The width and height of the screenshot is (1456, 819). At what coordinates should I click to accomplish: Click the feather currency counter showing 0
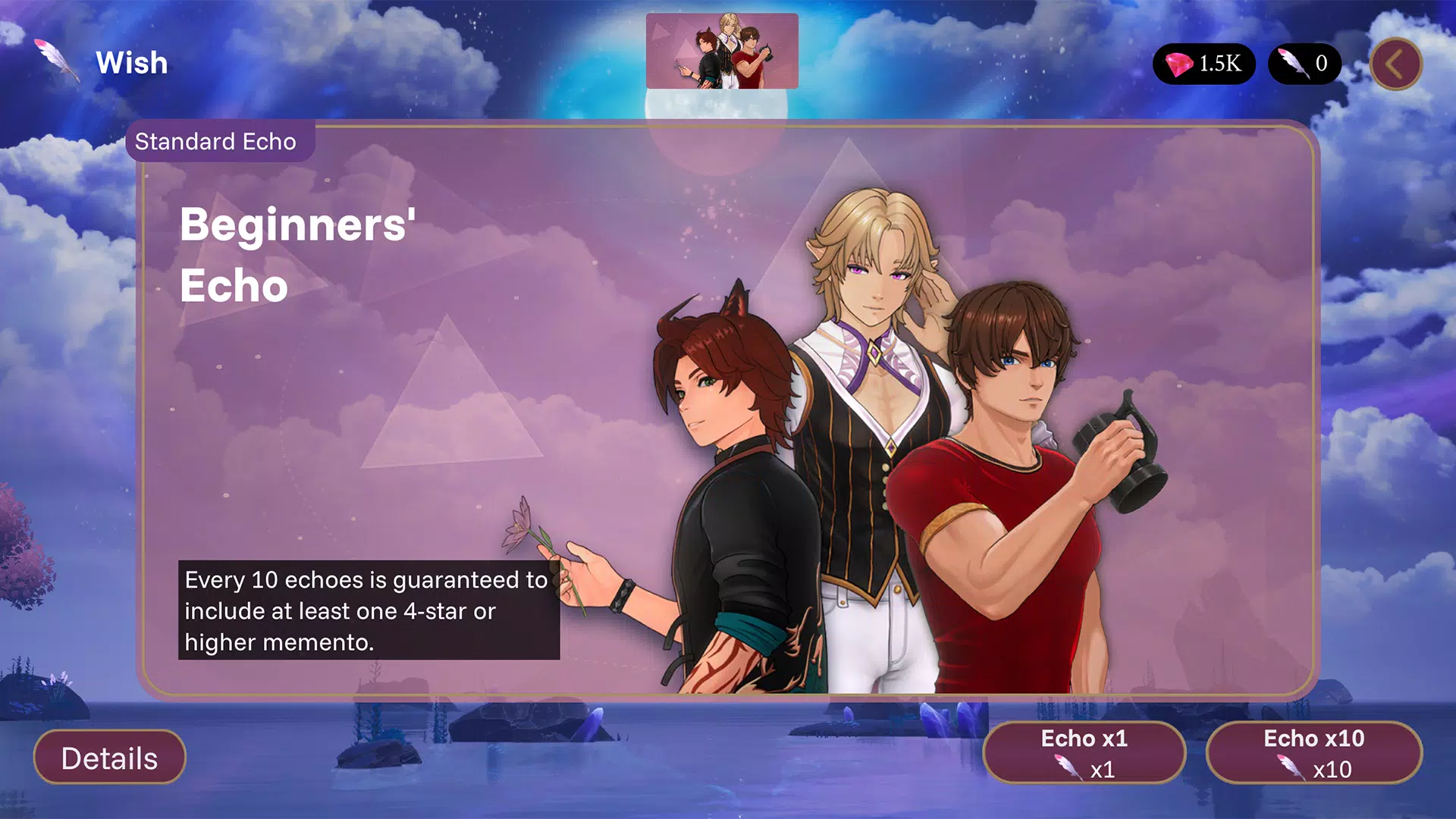(1304, 64)
